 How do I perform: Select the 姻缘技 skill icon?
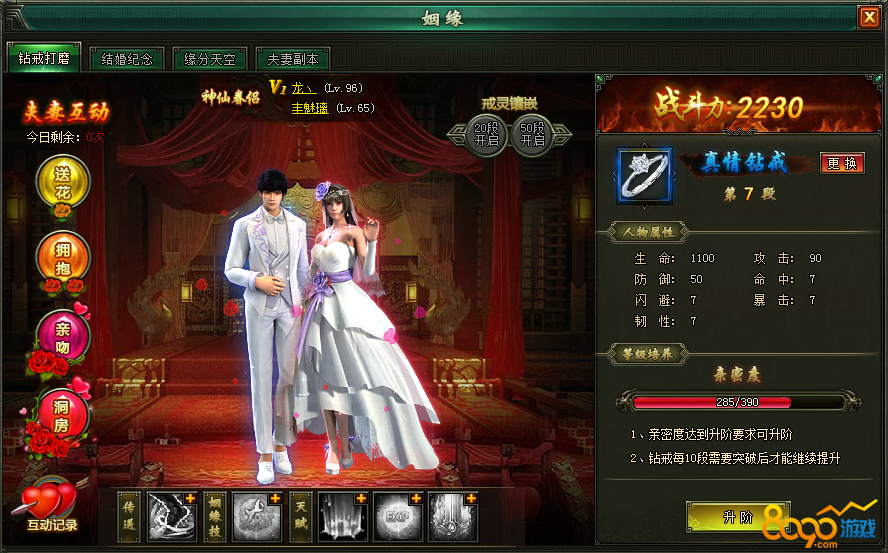(258, 516)
